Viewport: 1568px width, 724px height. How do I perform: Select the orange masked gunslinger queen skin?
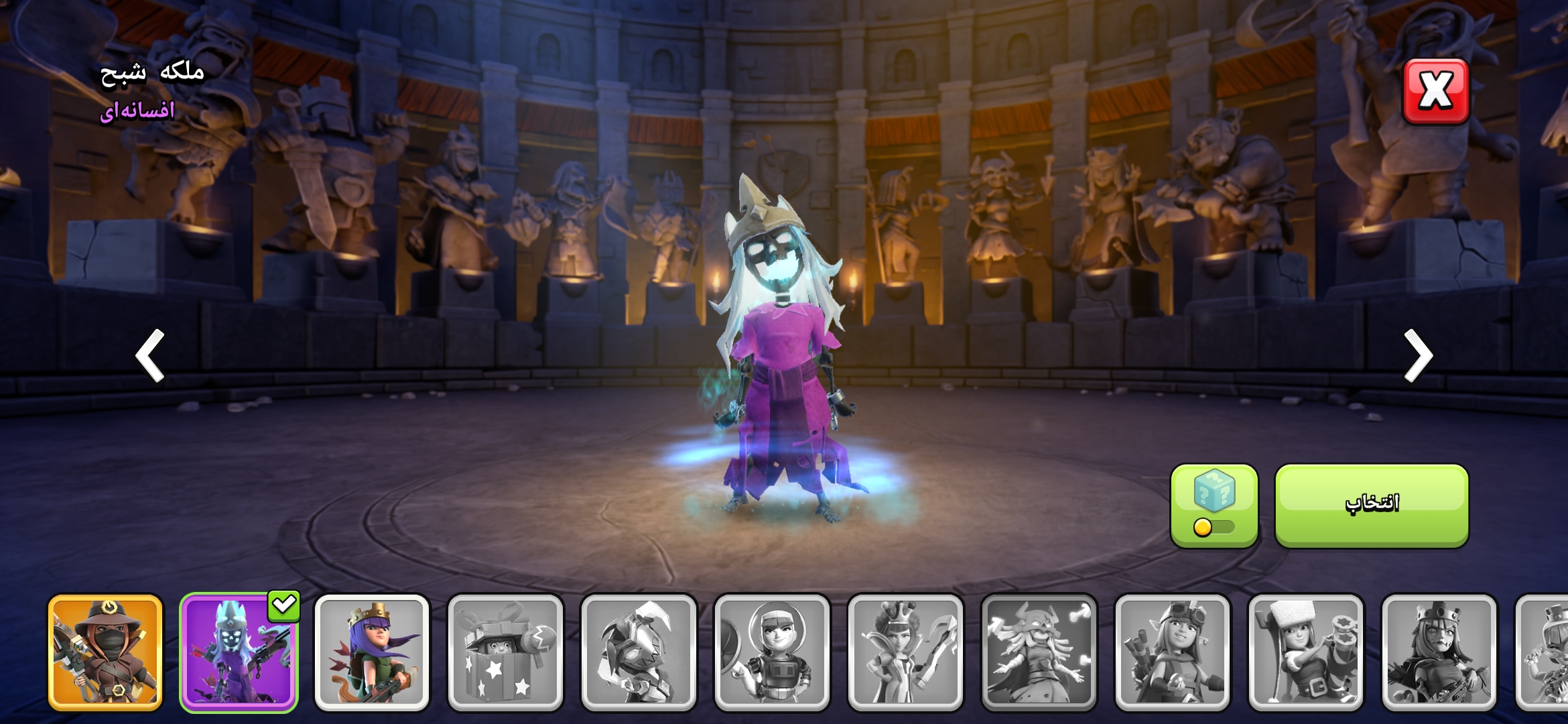pyautogui.click(x=105, y=652)
